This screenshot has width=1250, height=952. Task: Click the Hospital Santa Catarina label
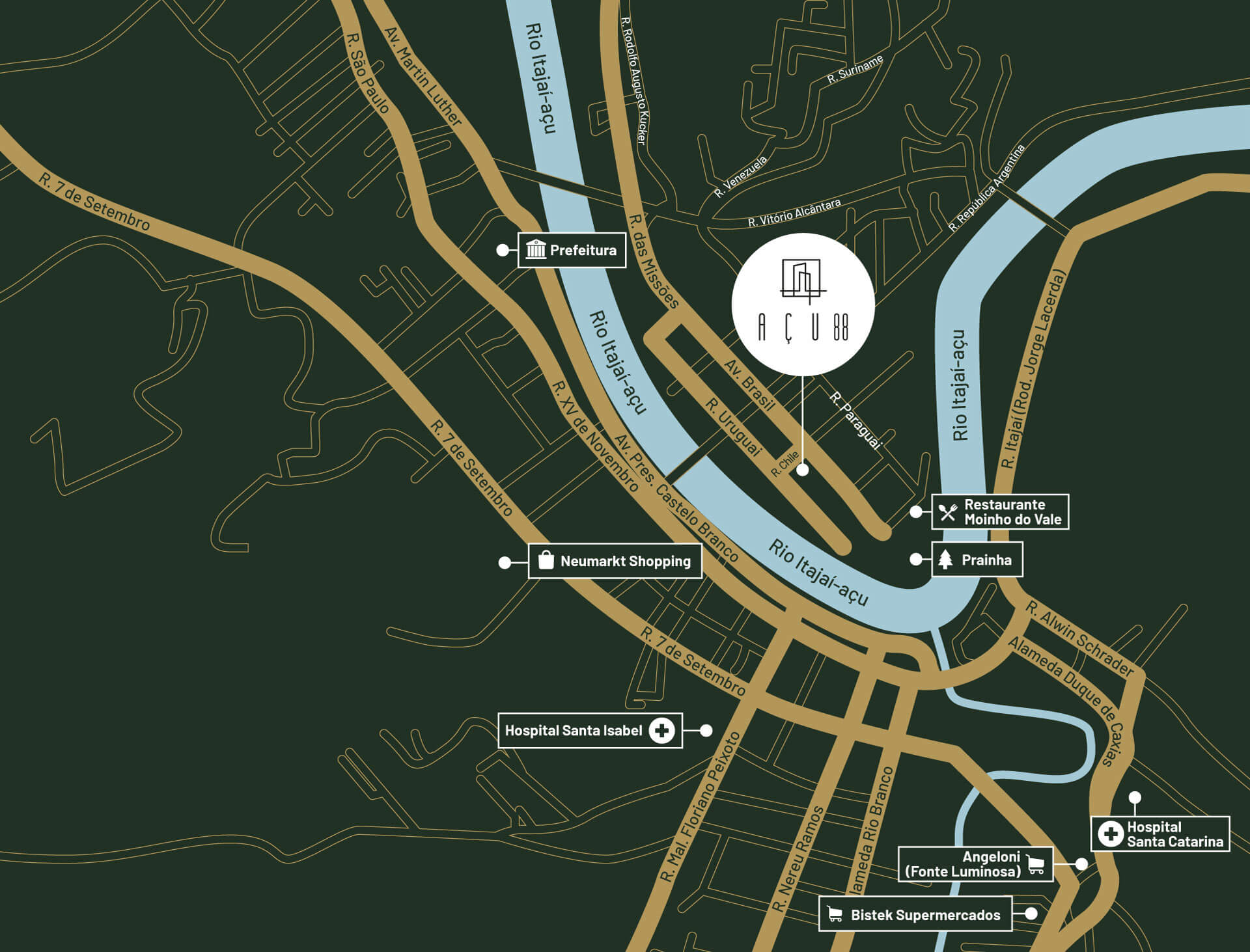[x=1160, y=834]
